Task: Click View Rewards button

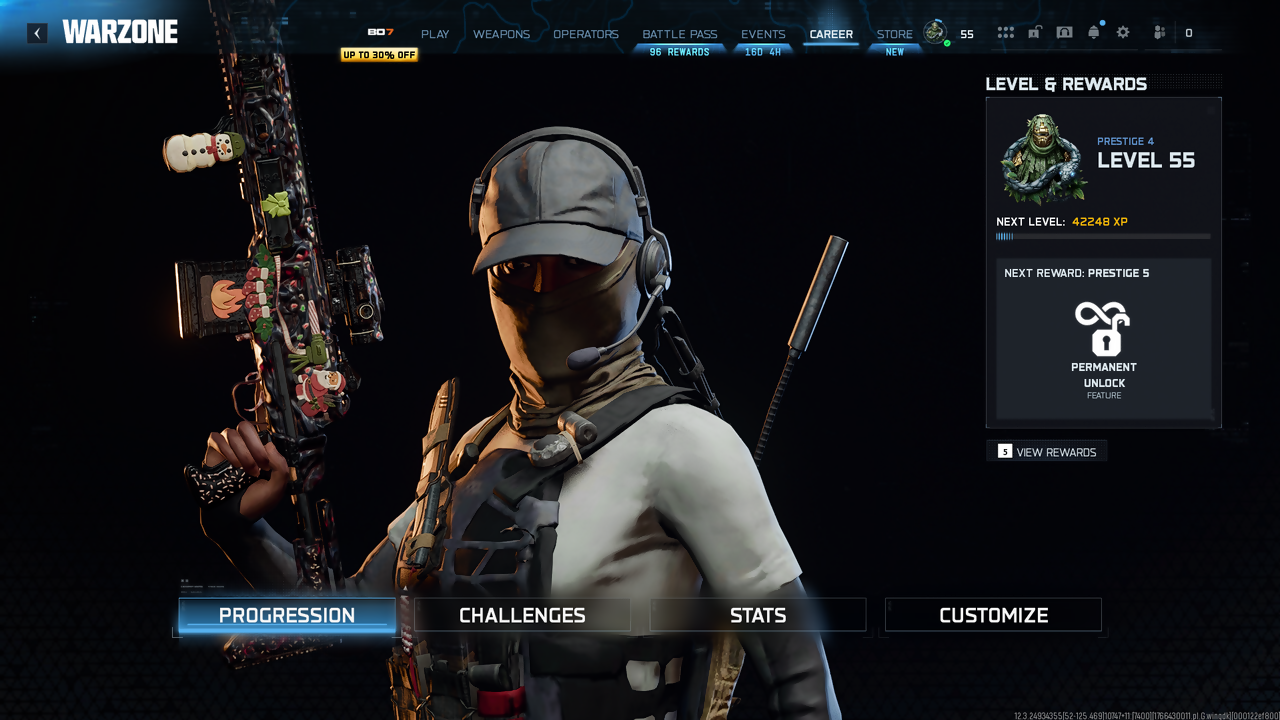Action: tap(1047, 452)
